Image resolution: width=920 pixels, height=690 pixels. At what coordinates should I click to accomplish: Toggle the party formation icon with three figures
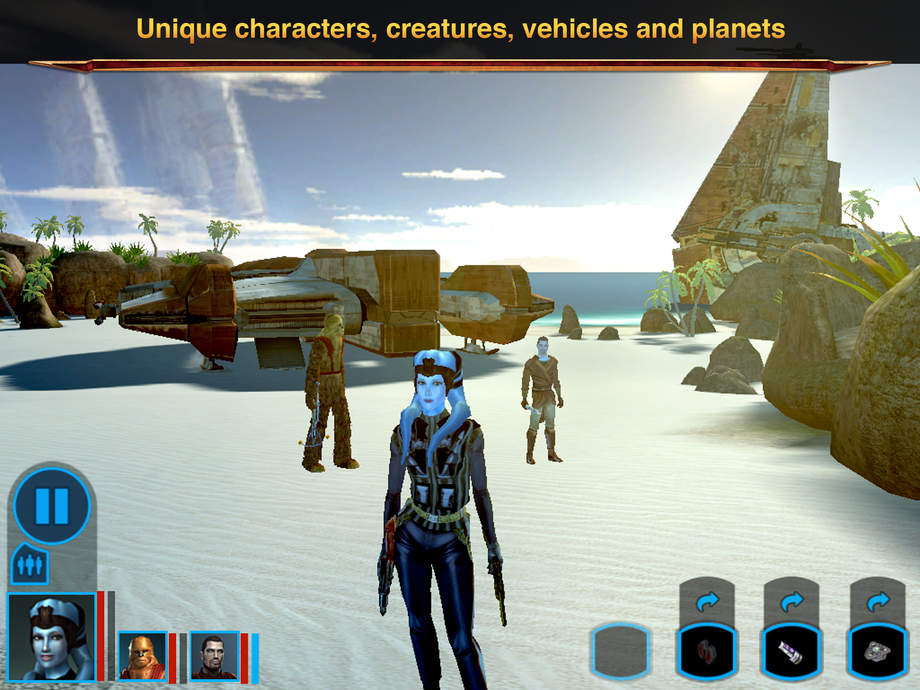(x=29, y=565)
